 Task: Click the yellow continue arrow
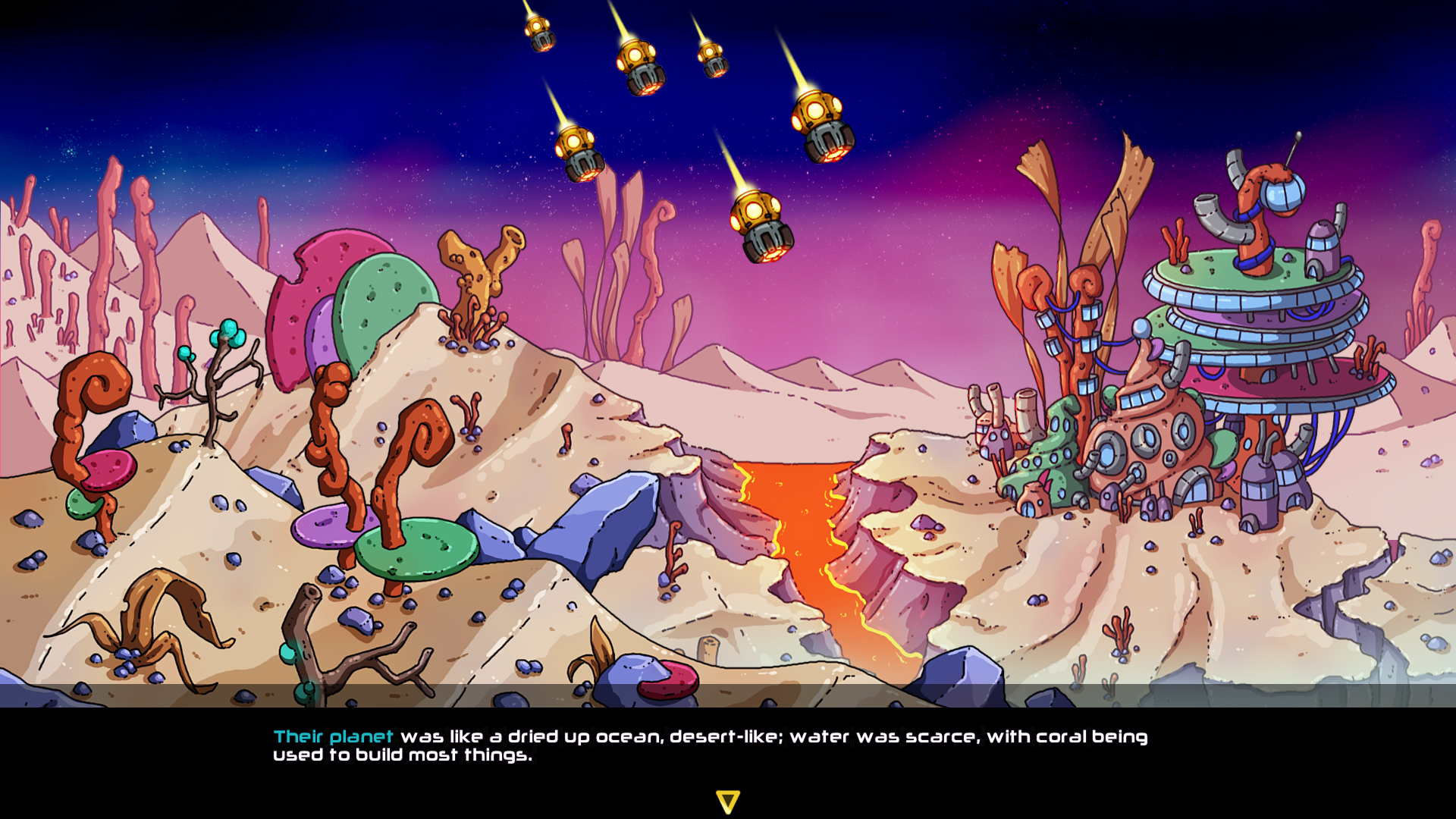[727, 800]
